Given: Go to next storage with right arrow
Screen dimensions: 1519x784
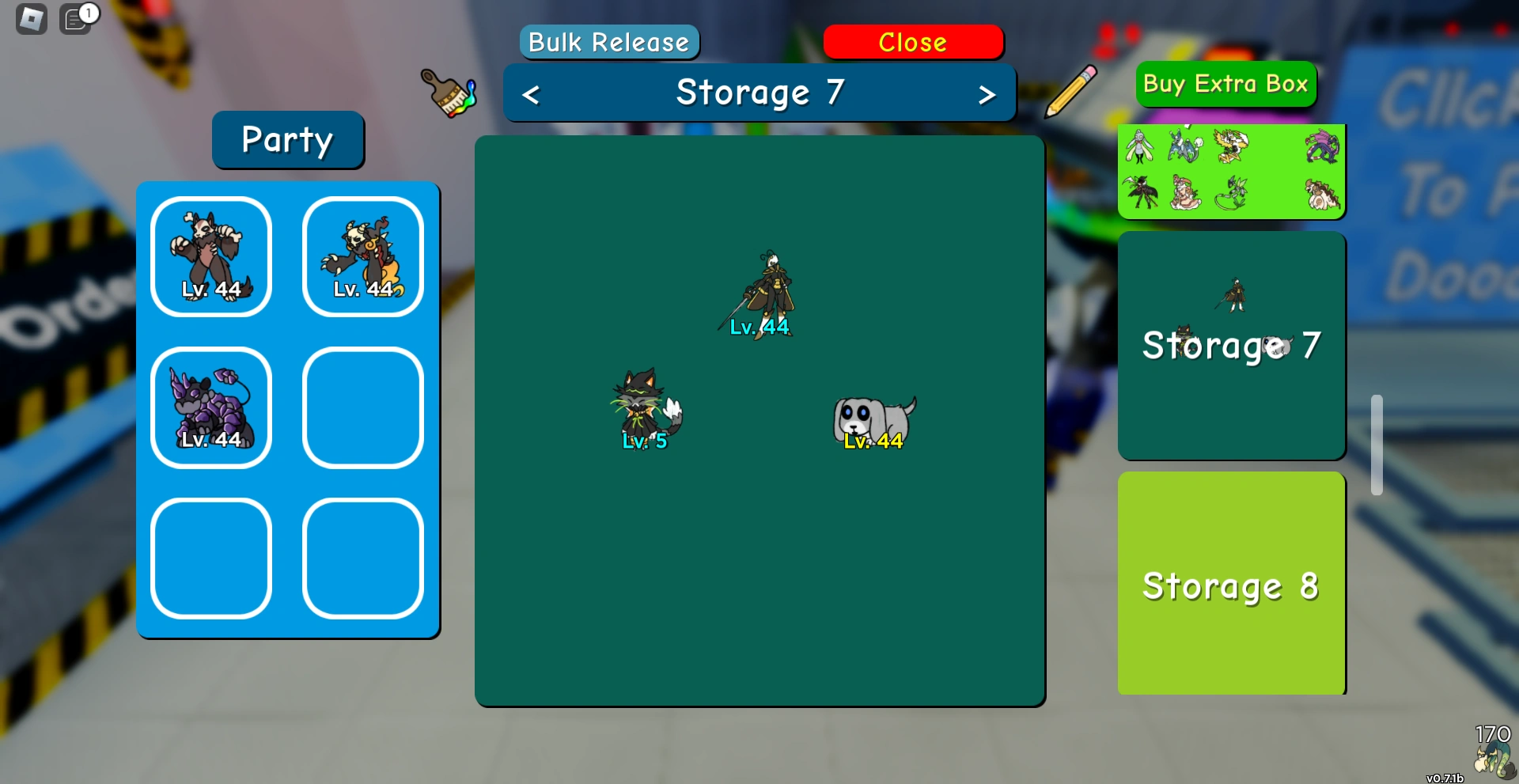Looking at the screenshot, I should [x=987, y=93].
